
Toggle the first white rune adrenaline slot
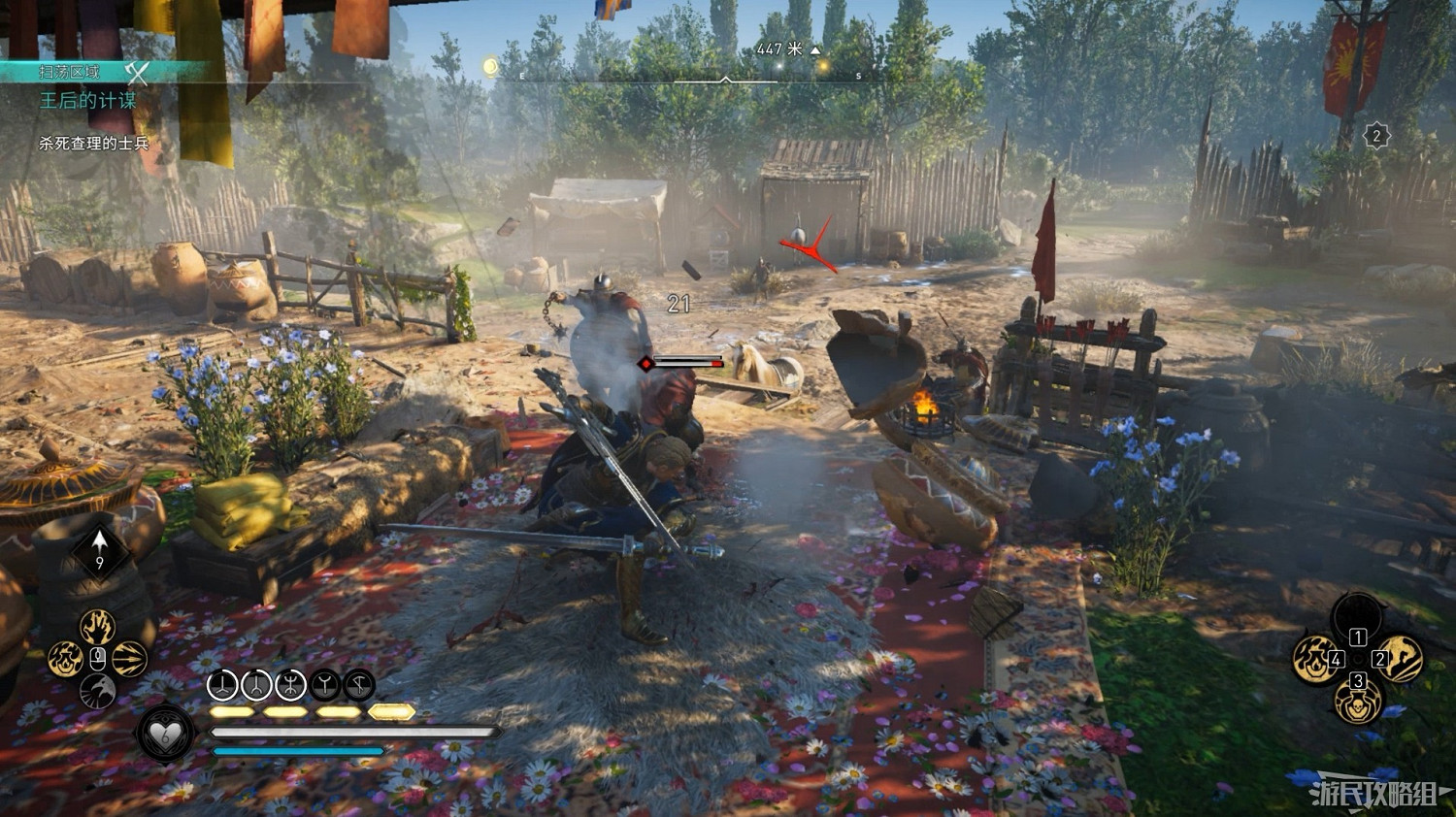[x=221, y=686]
